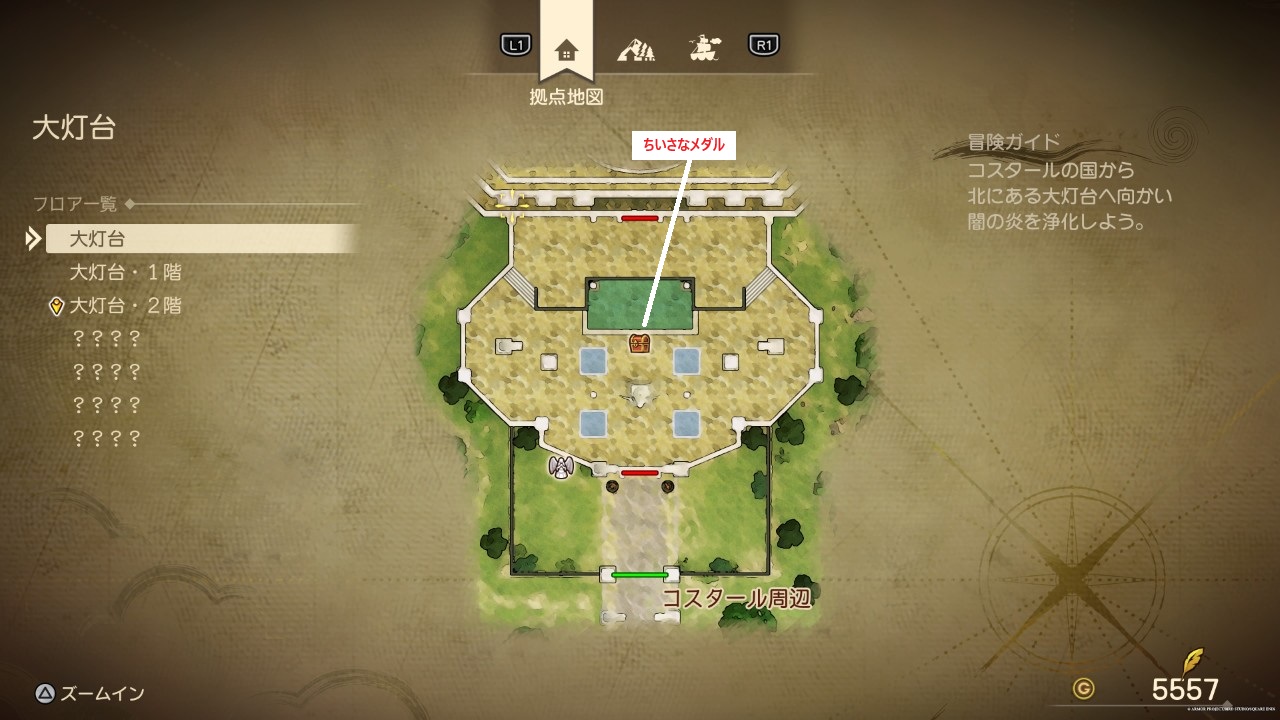Select the goddess statue marker on map

click(561, 466)
